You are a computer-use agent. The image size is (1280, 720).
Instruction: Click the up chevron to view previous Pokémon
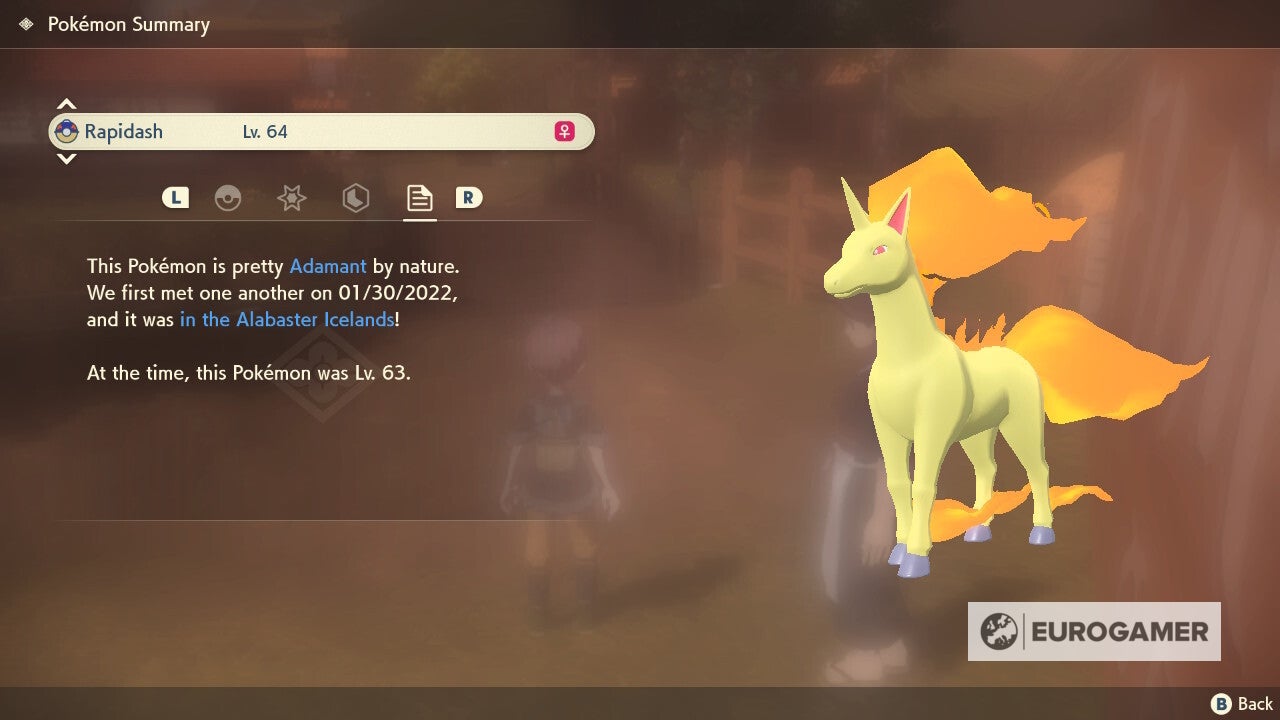pos(66,103)
